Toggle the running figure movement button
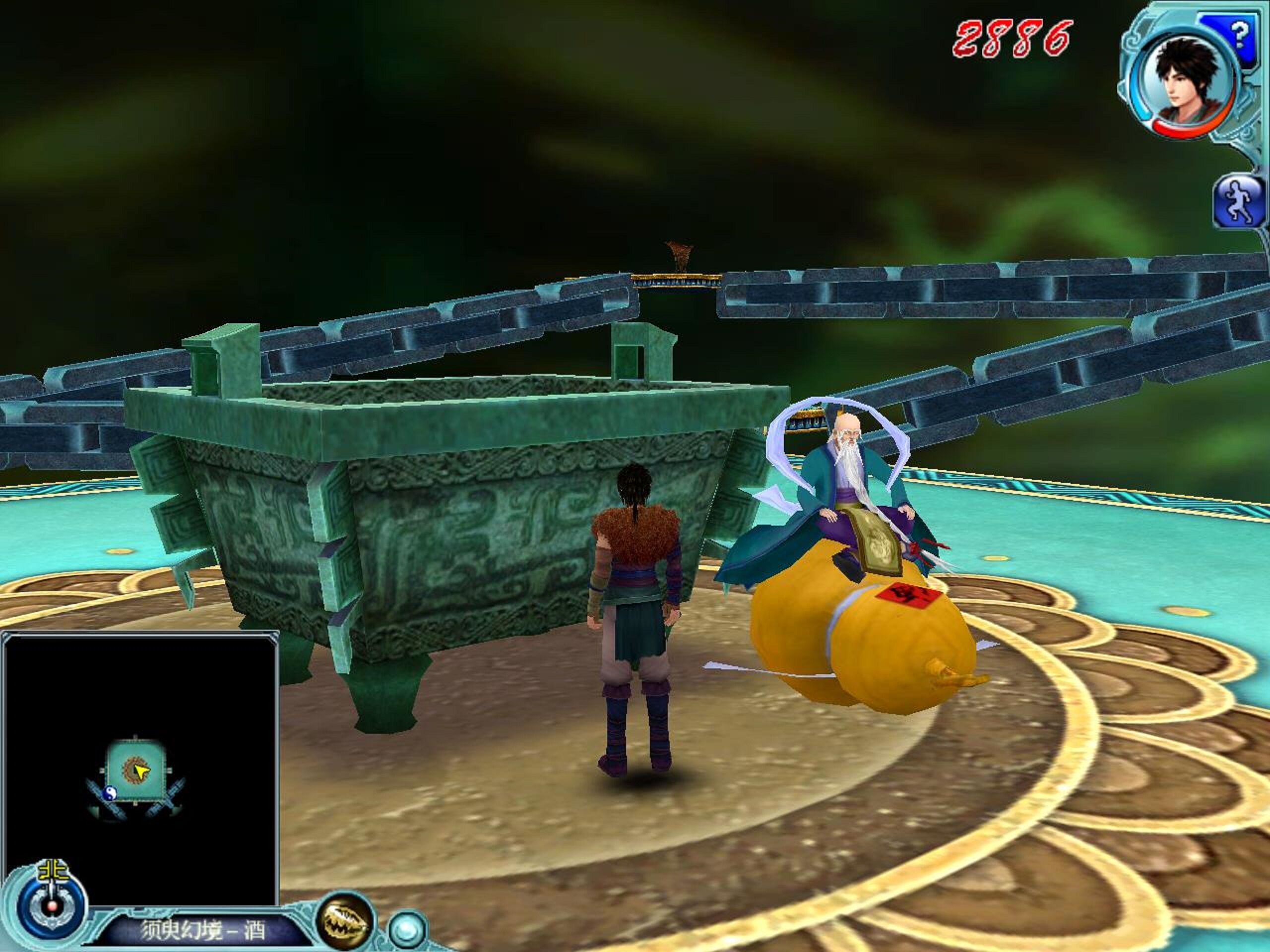The height and width of the screenshot is (952, 1270). 1240,202
